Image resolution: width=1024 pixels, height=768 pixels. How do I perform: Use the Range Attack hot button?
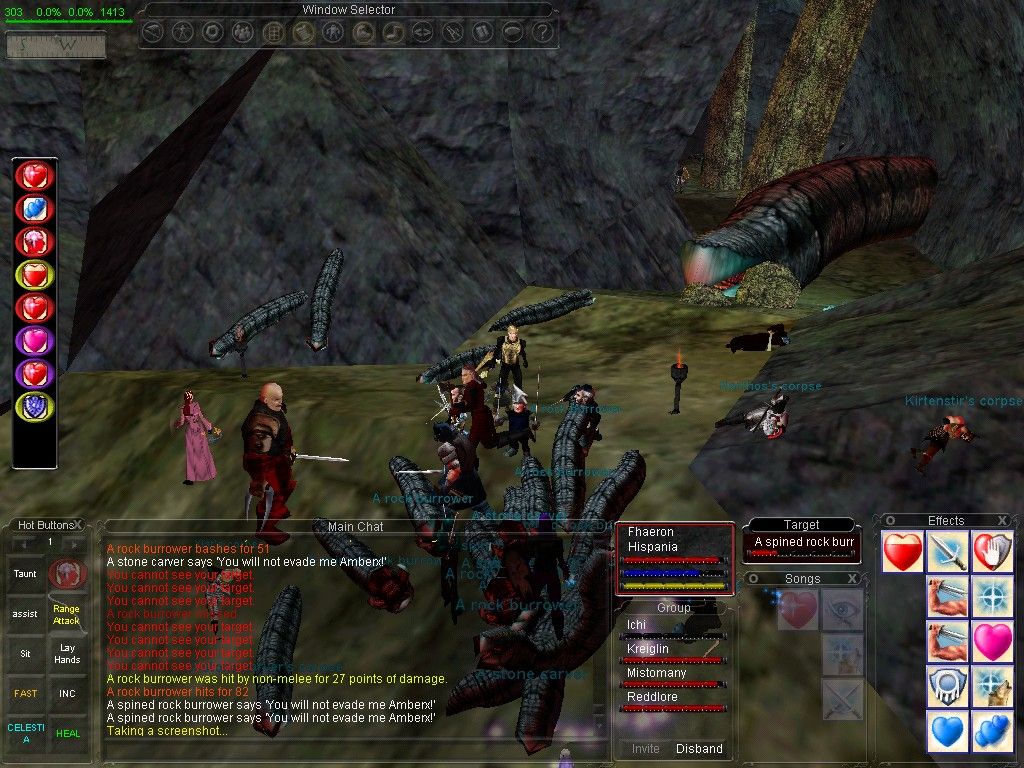(67, 614)
